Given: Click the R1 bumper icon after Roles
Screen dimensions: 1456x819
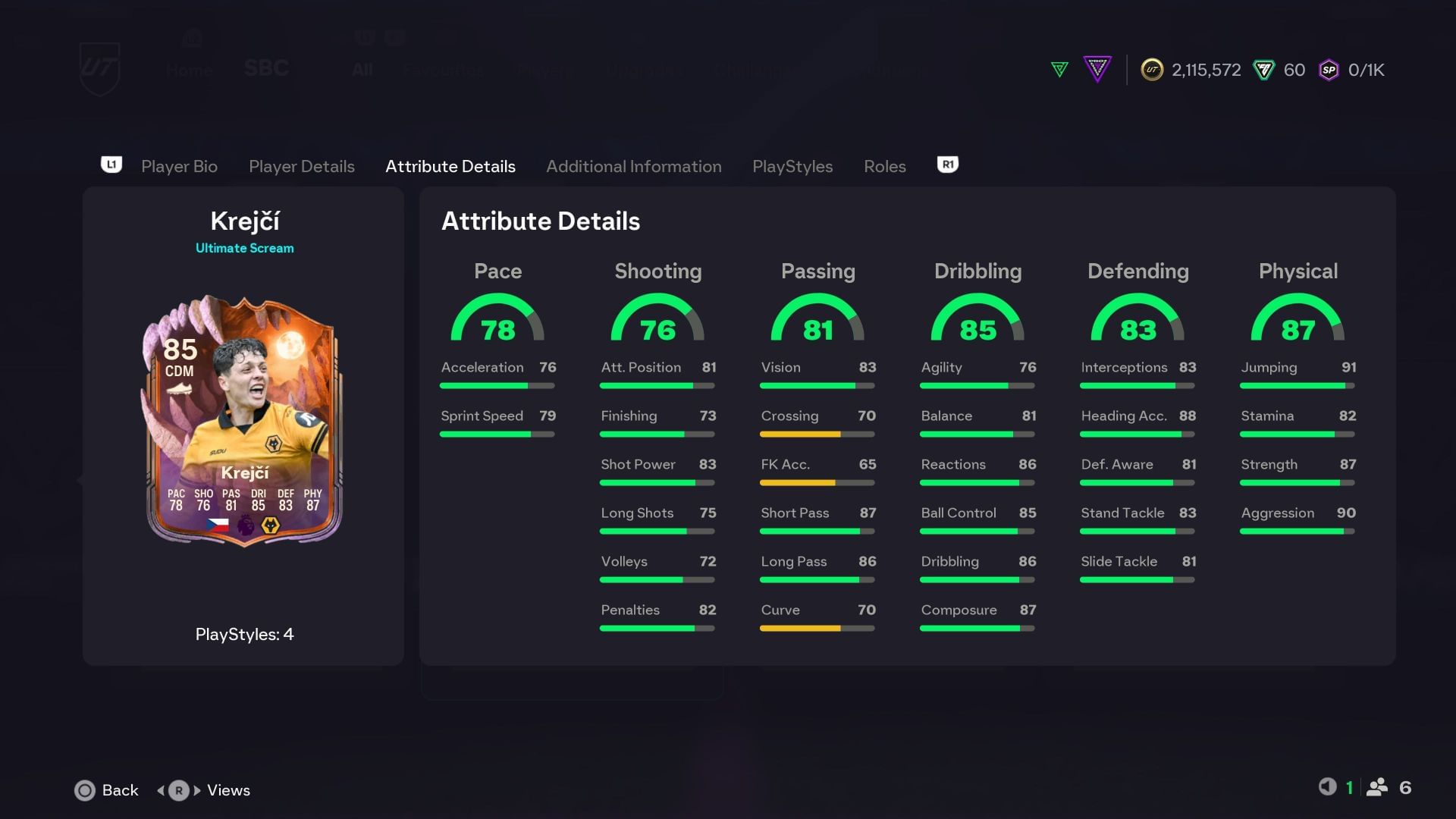Looking at the screenshot, I should (x=946, y=165).
